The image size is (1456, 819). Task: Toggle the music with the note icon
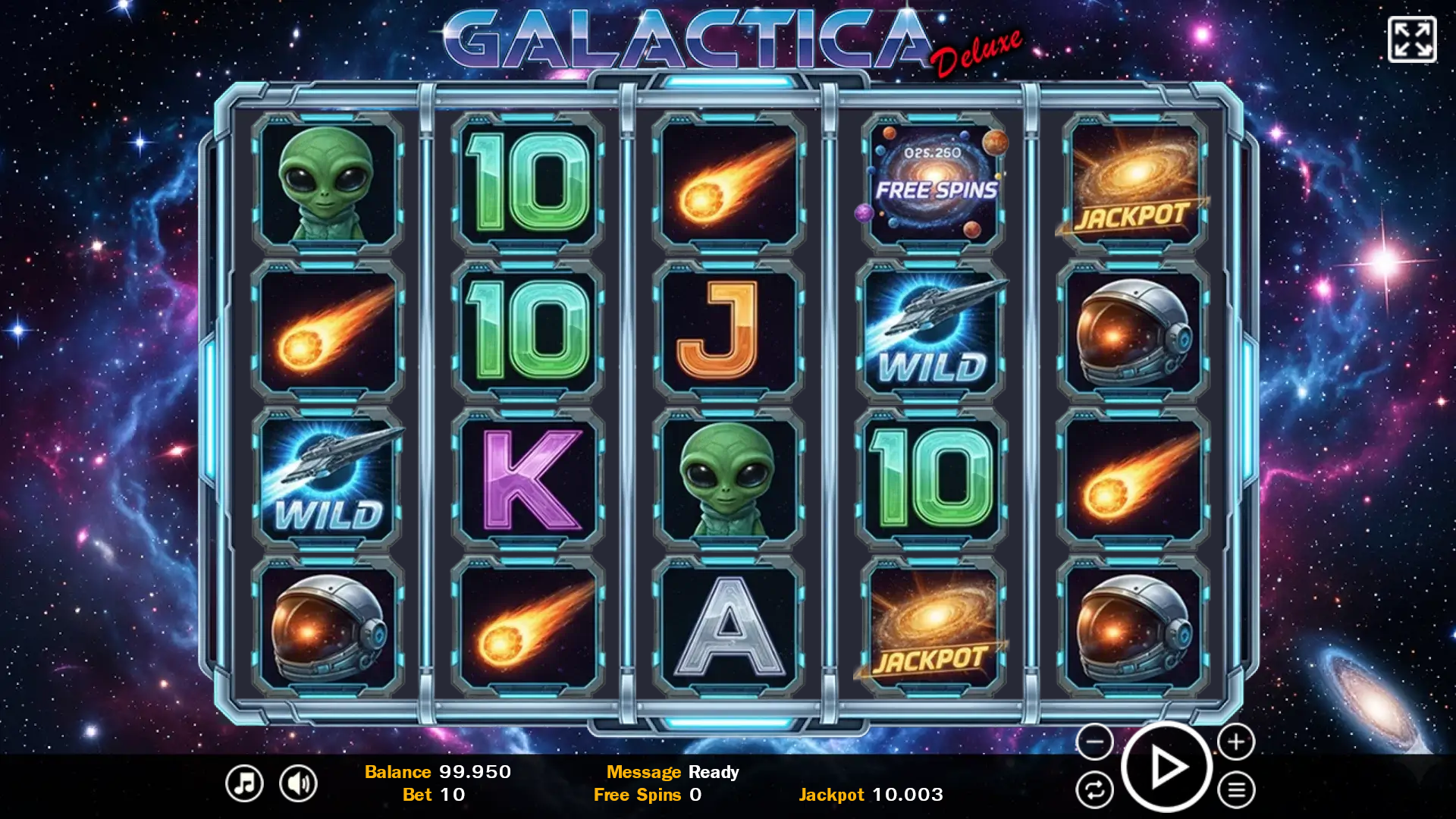(243, 782)
